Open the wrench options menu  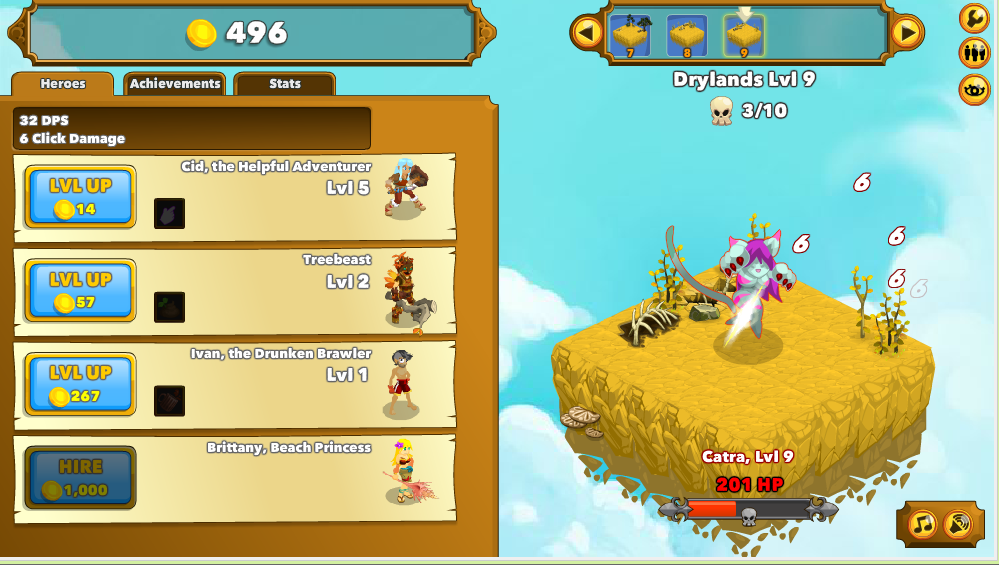pyautogui.click(x=974, y=18)
